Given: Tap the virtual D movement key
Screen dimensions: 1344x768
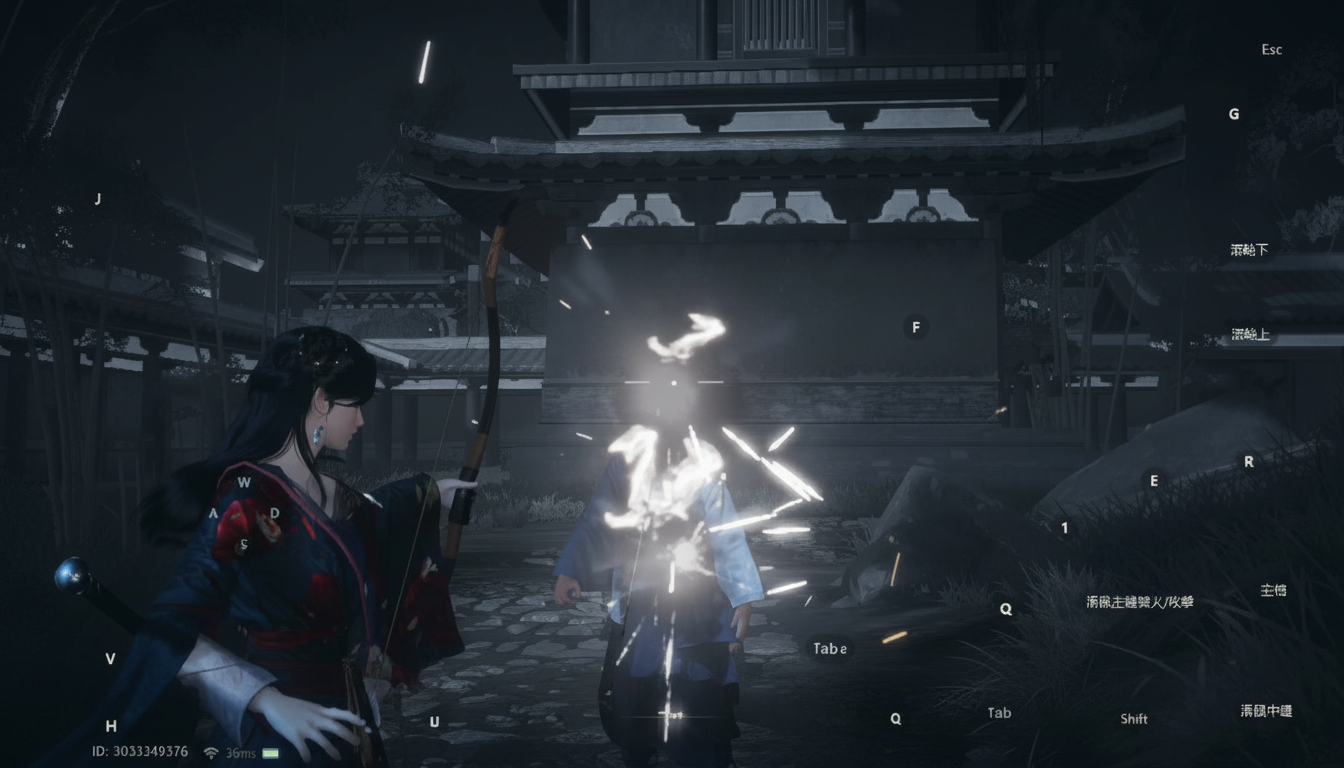Looking at the screenshot, I should point(275,514).
